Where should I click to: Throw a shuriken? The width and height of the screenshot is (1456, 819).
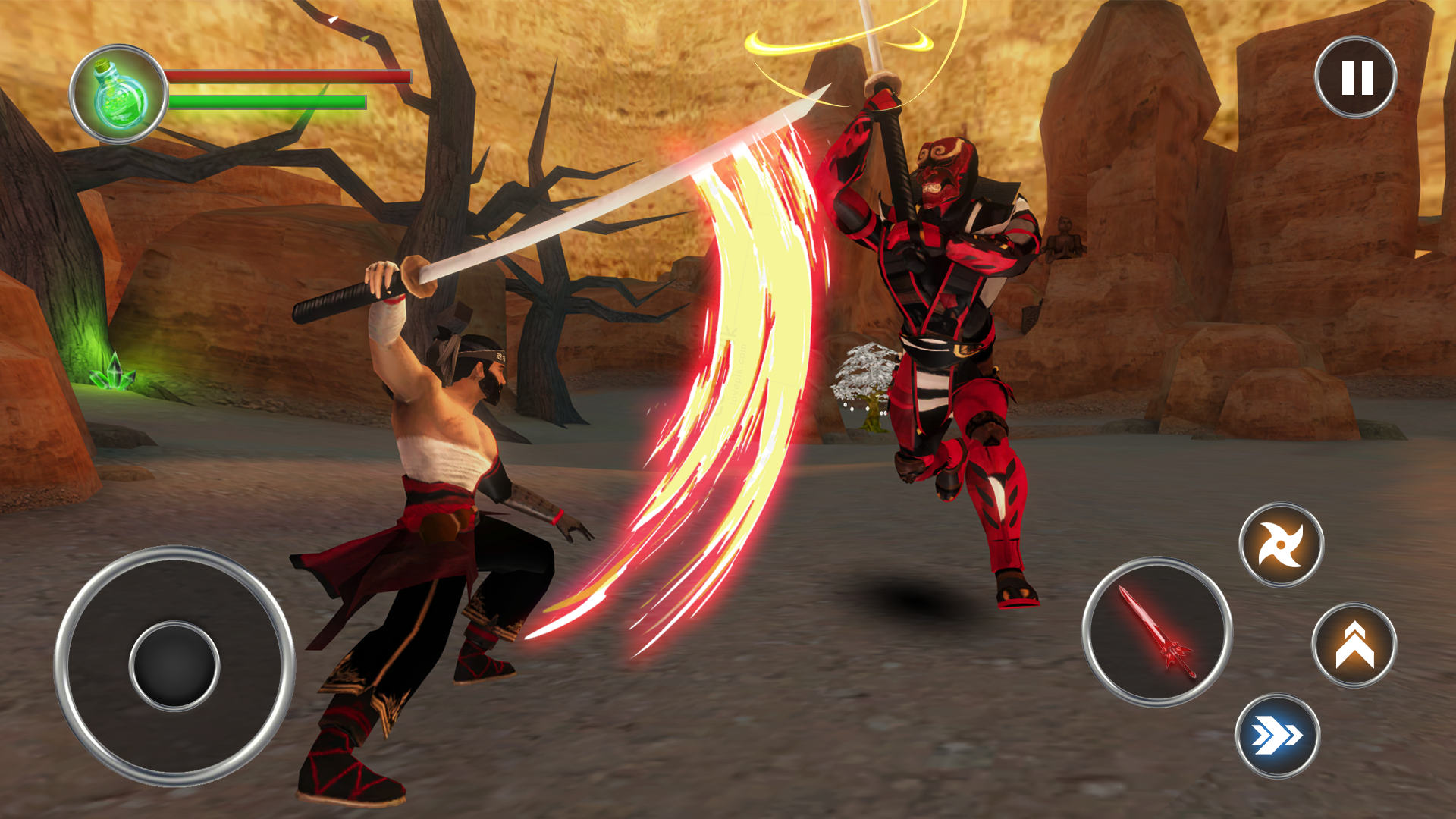[1281, 544]
